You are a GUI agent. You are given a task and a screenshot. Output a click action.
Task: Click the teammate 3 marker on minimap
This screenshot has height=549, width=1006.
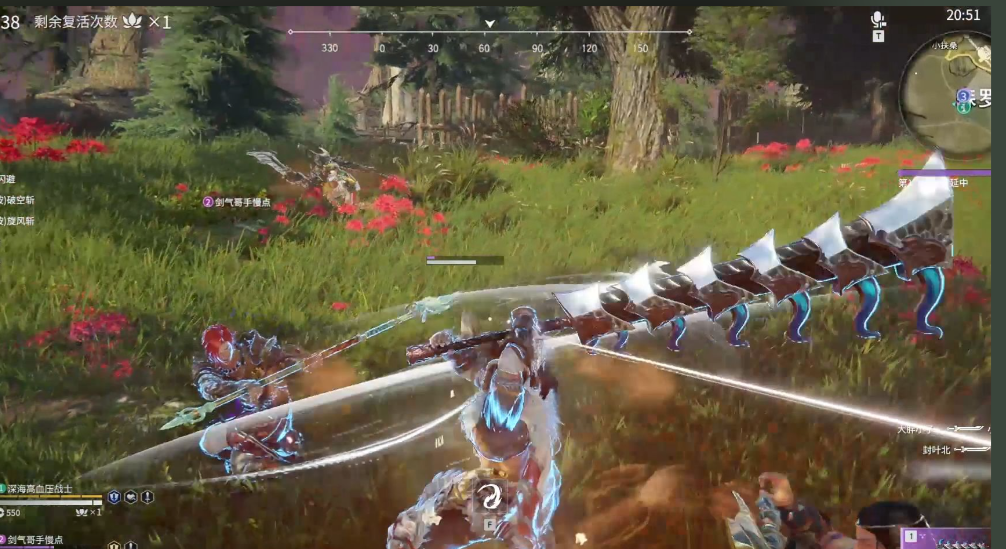pos(963,96)
